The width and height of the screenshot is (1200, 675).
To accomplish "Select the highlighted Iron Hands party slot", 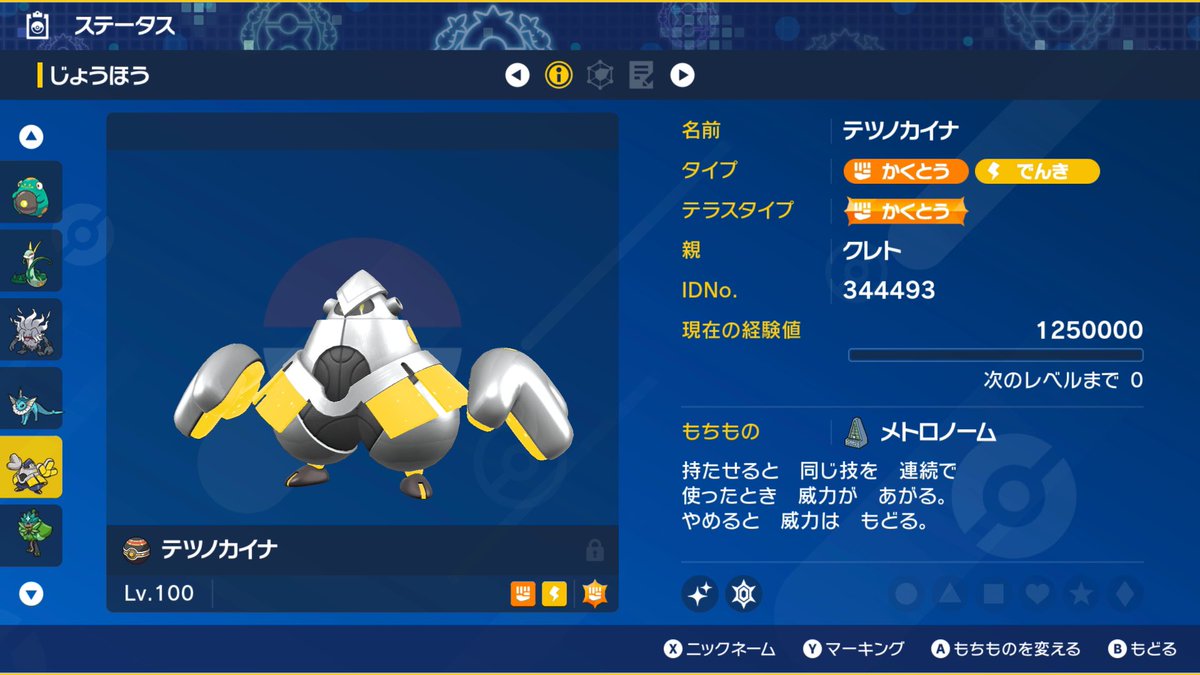I will click(x=31, y=467).
